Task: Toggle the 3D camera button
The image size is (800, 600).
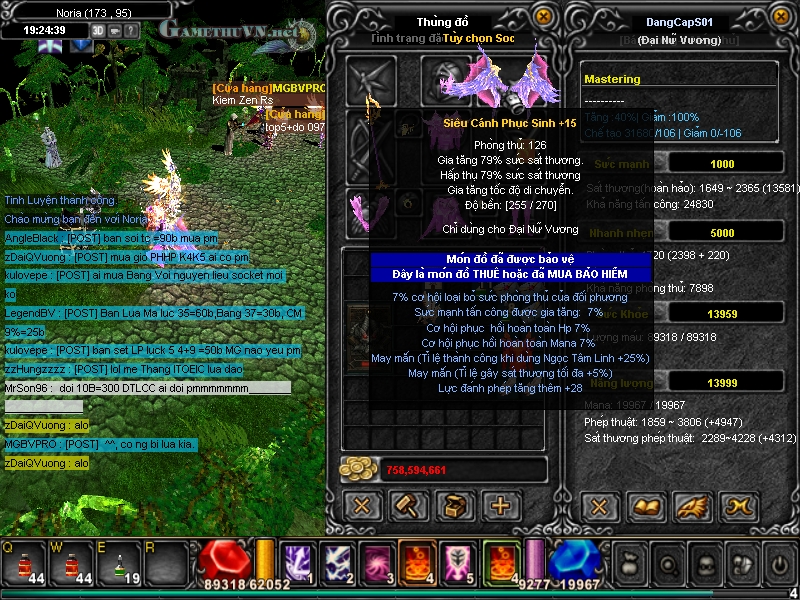Action: pyautogui.click(x=98, y=30)
